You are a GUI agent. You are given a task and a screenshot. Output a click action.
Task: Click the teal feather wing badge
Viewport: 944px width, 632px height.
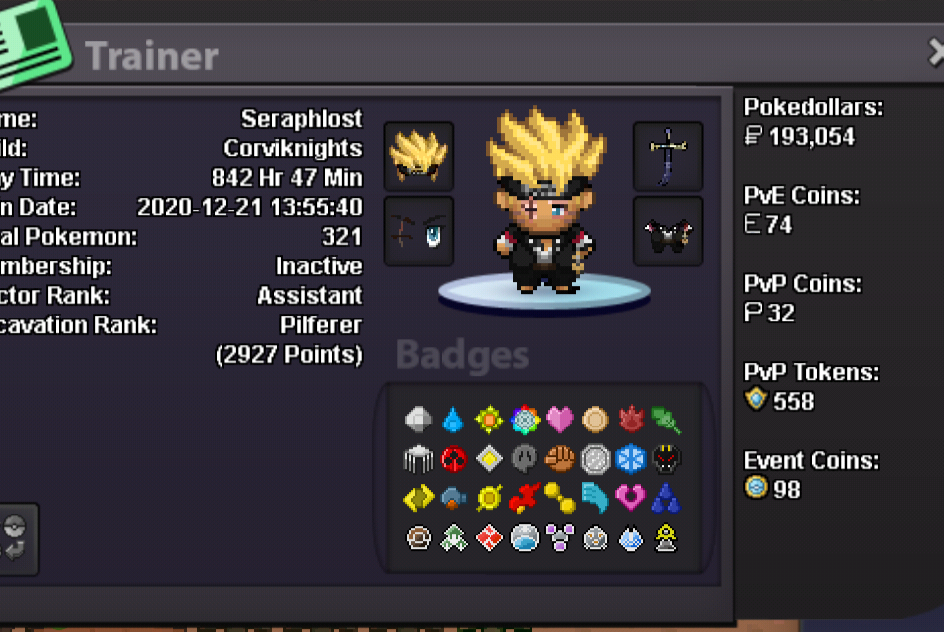tap(595, 497)
